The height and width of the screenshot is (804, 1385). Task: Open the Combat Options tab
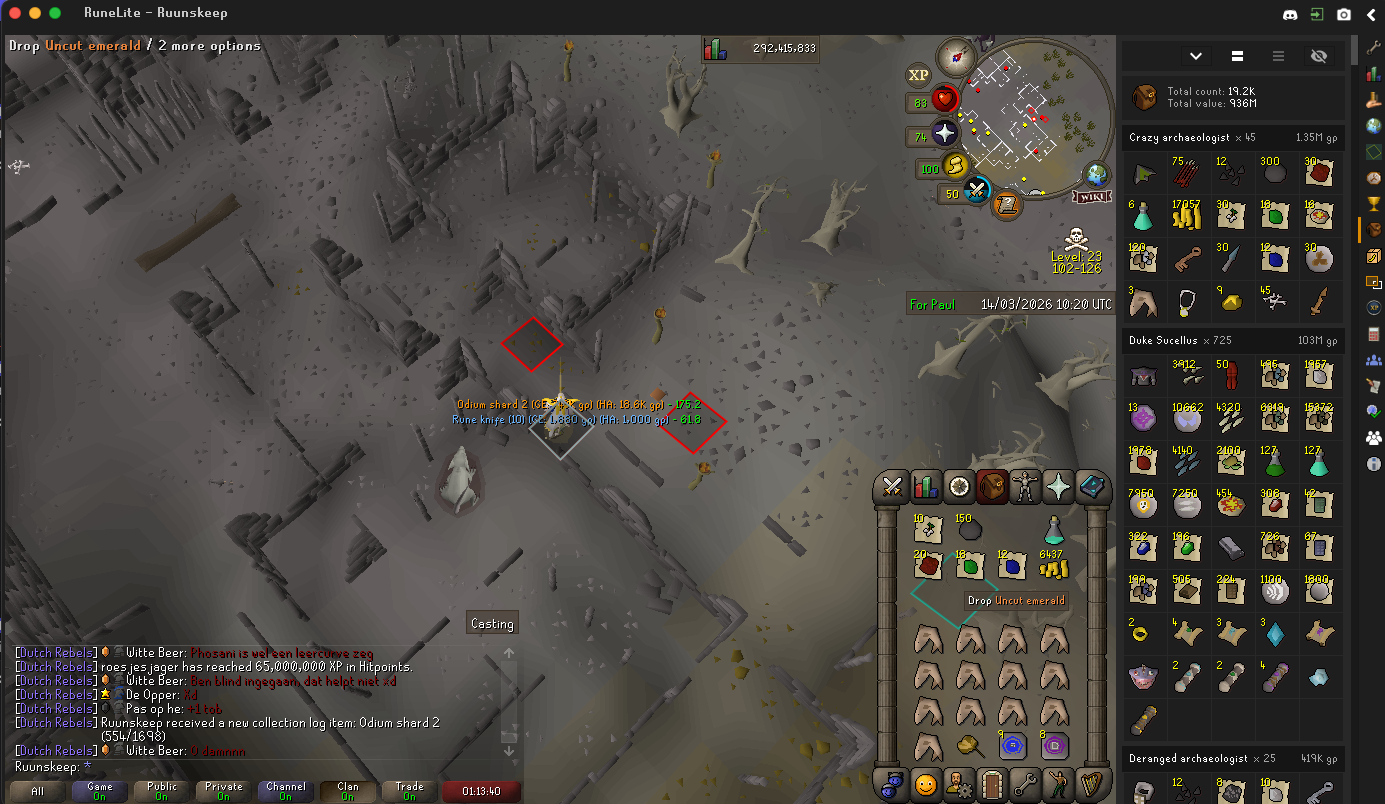[x=892, y=487]
